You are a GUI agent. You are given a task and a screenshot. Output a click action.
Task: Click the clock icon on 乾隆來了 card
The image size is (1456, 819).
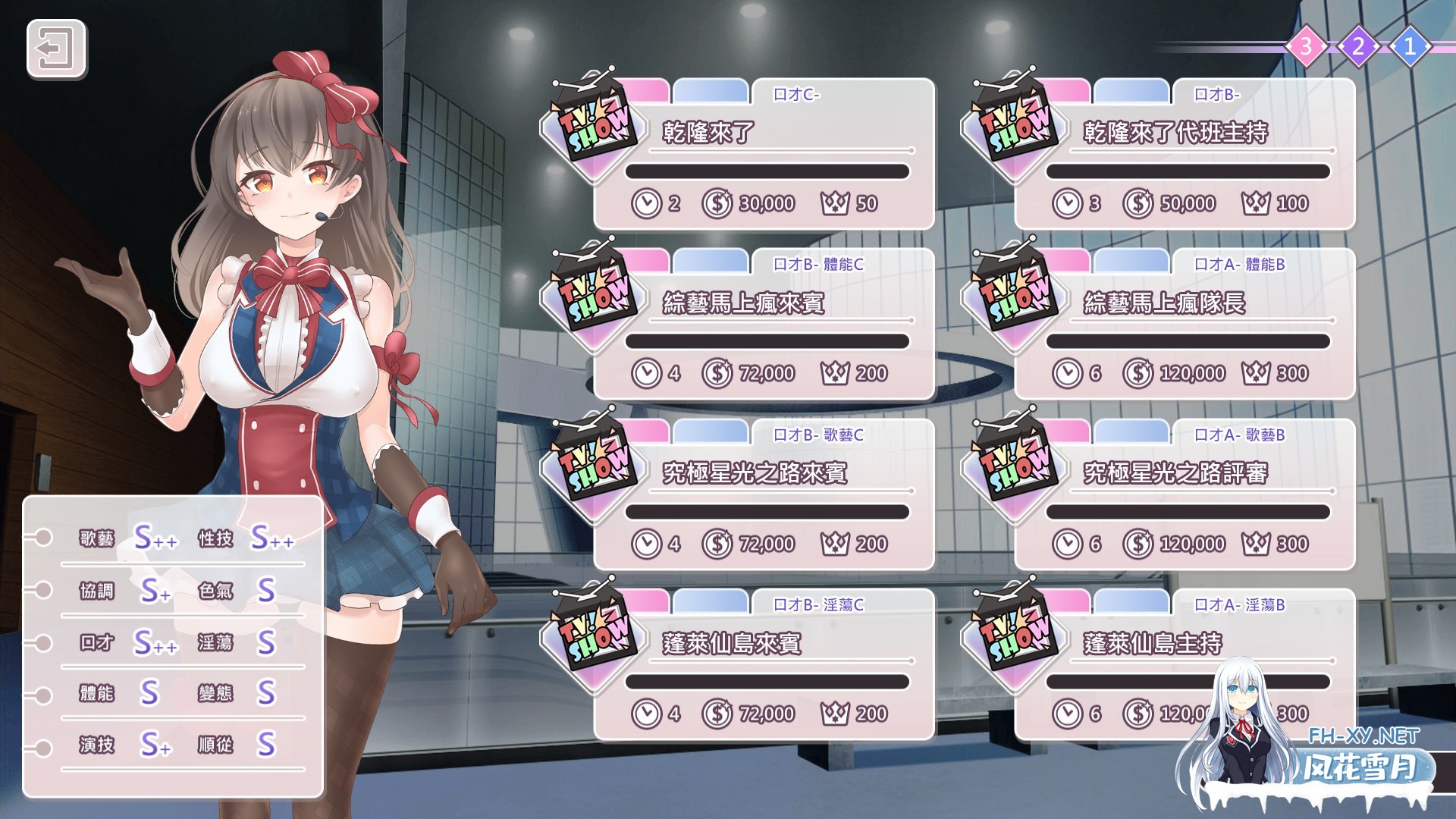pyautogui.click(x=648, y=203)
